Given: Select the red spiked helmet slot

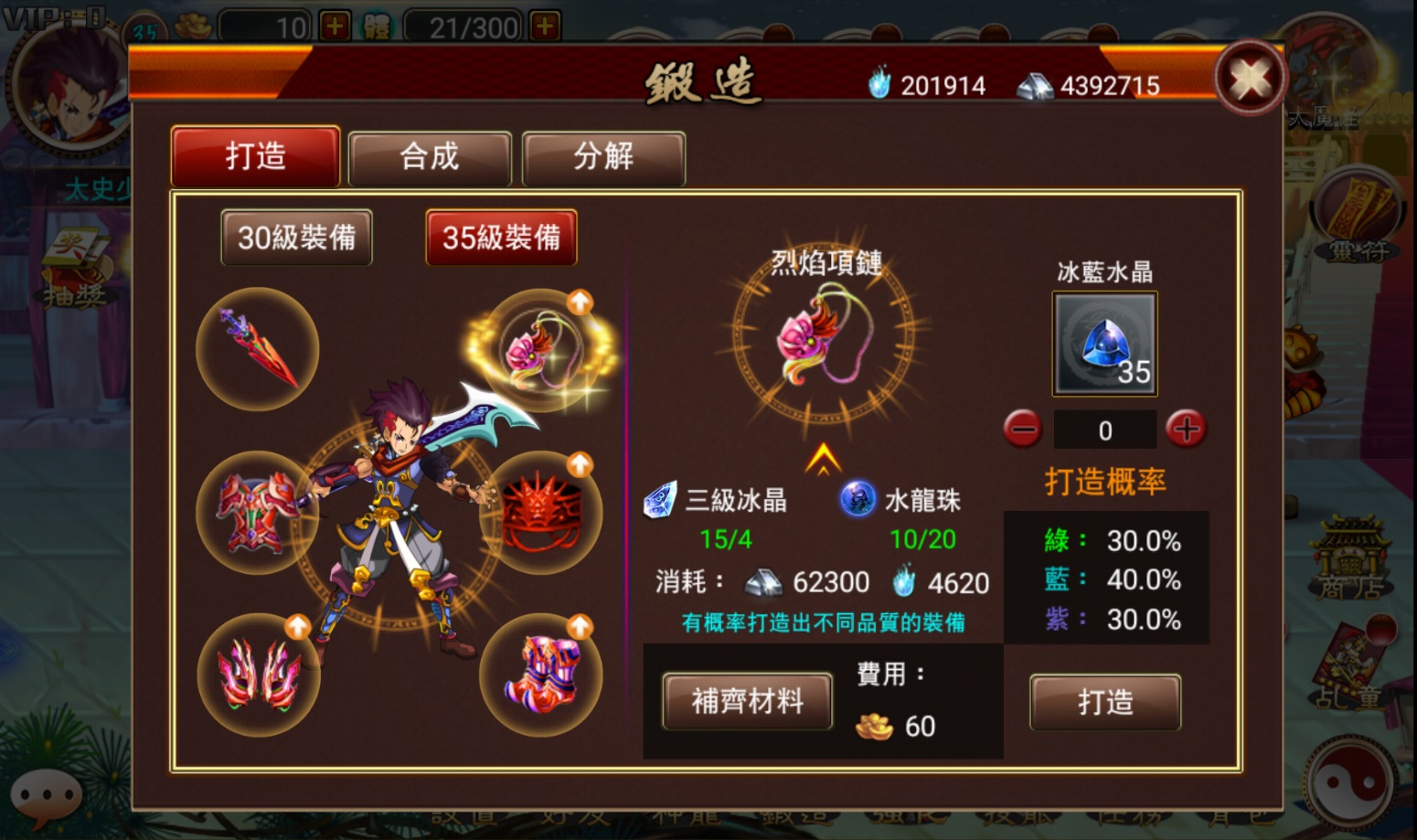Looking at the screenshot, I should pyautogui.click(x=541, y=512).
